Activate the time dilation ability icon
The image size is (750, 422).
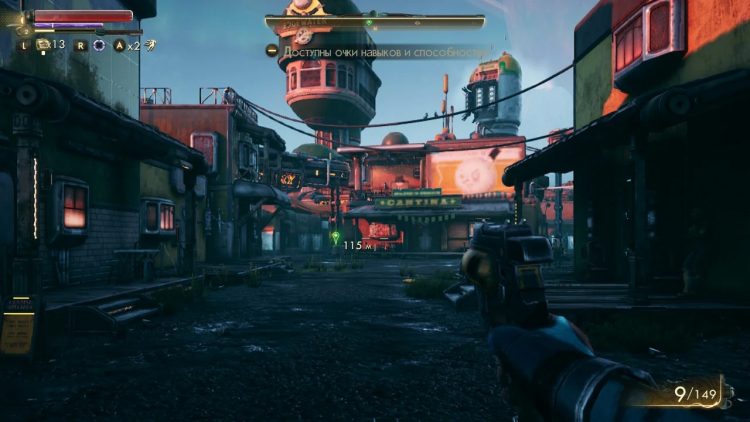coord(98,45)
